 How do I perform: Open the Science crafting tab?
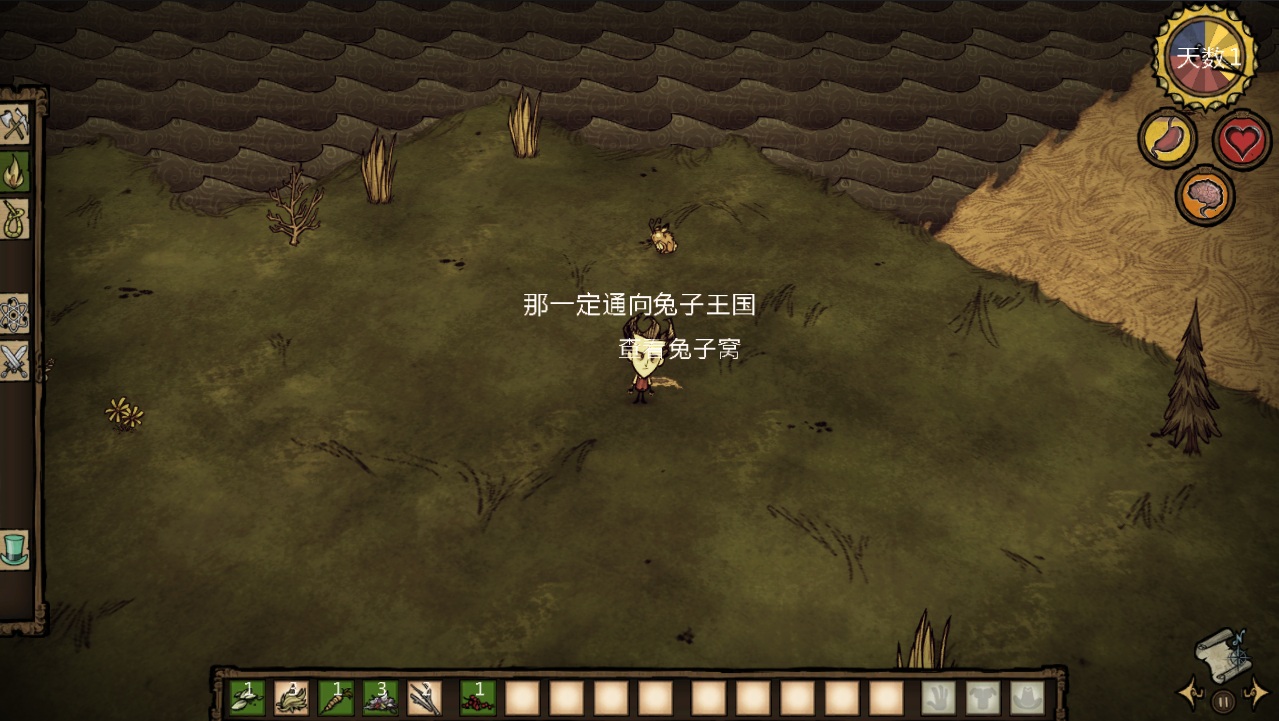coord(14,314)
